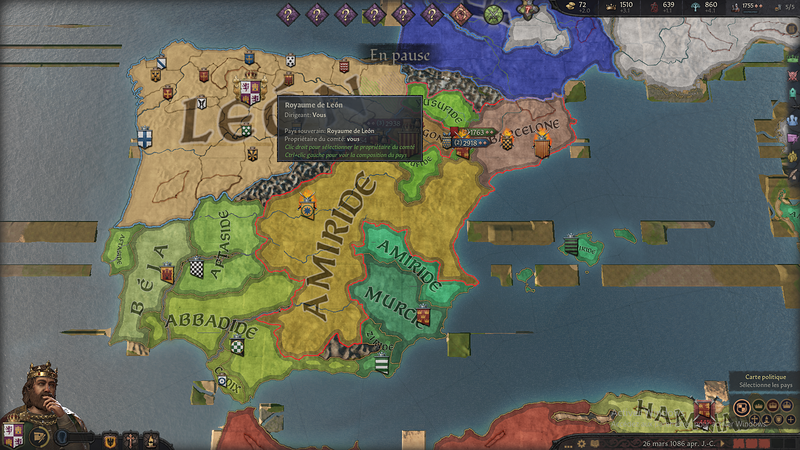Open the green crossed swords alert

pyautogui.click(x=494, y=14)
